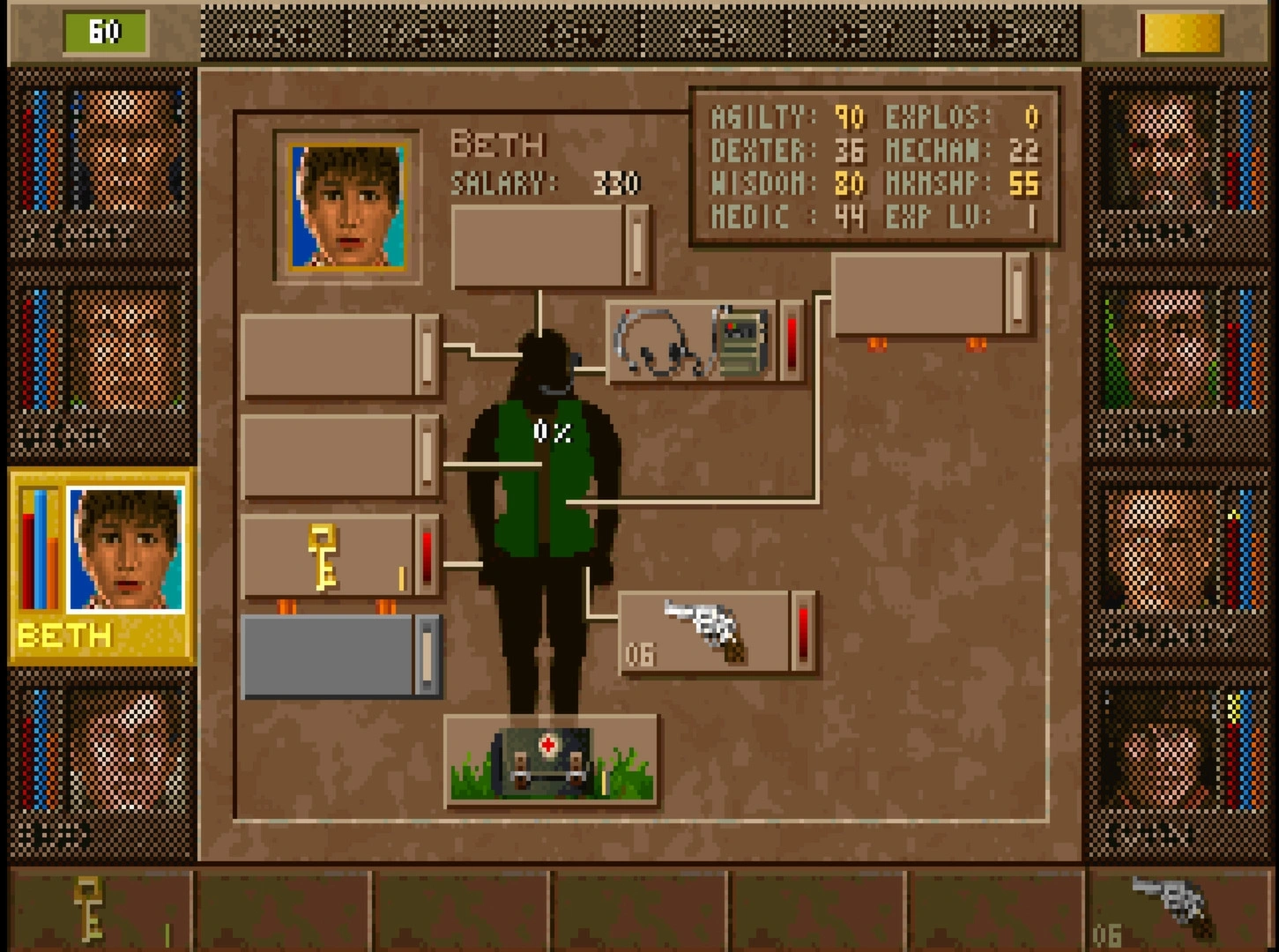Select the gold key in Beth's pocket slot
Screen dimensions: 1279x952
pos(326,557)
